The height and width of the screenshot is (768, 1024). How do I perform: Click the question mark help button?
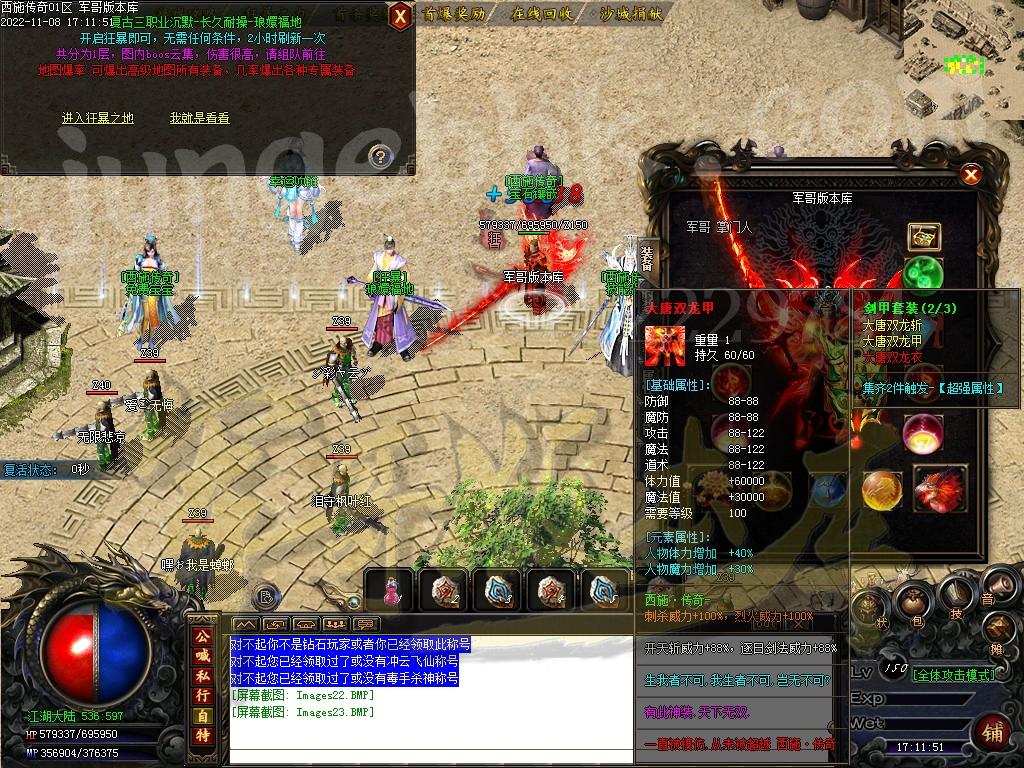379,155
